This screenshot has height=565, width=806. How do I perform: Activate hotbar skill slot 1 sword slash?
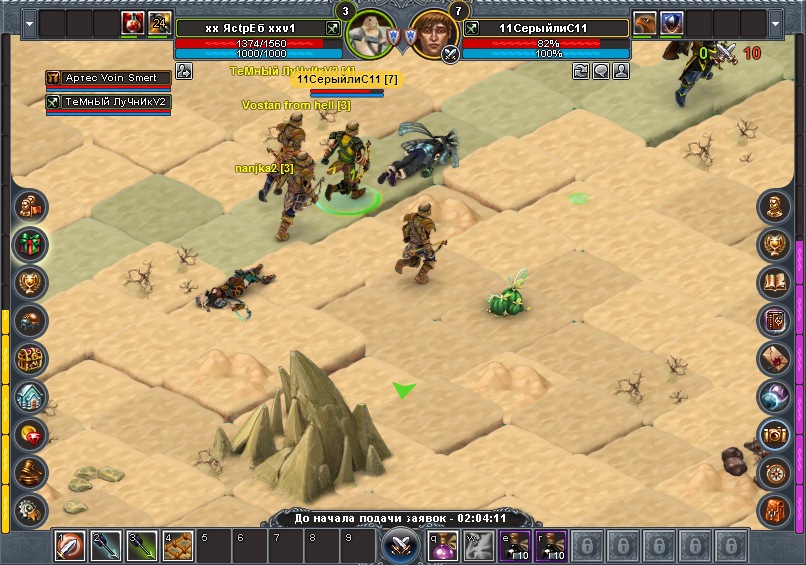tap(70, 546)
